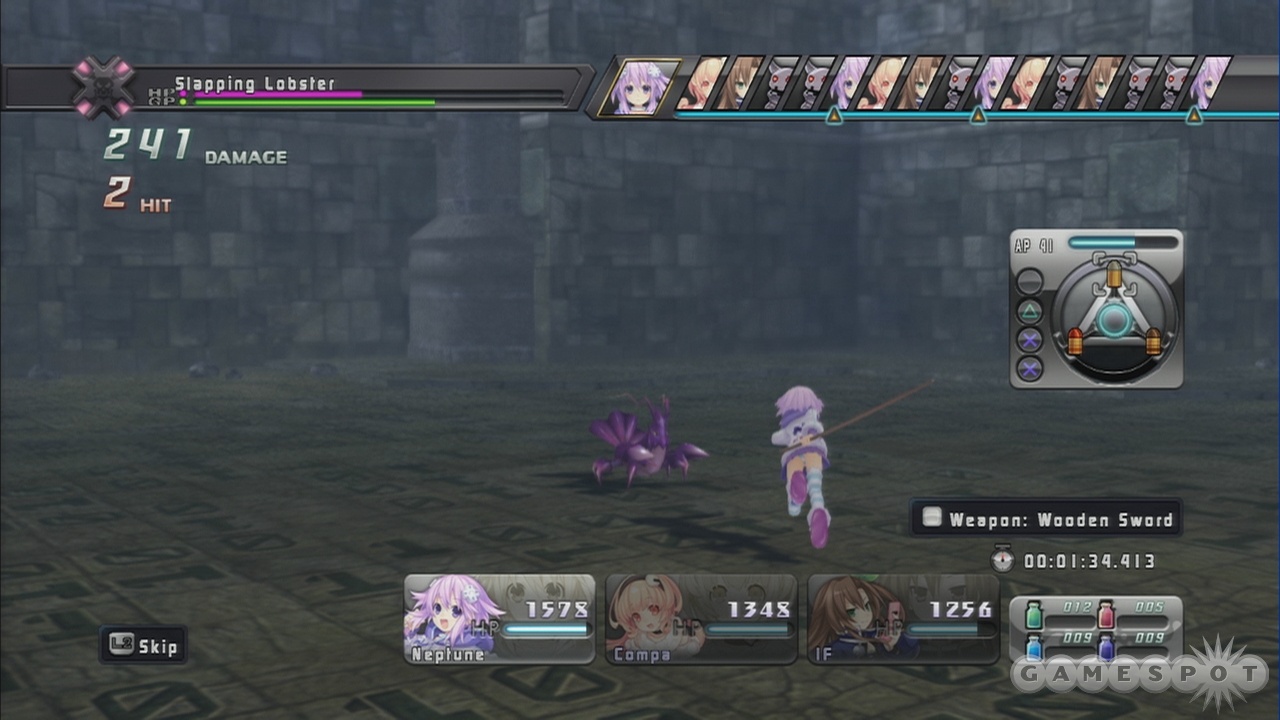Viewport: 1280px width, 720px height.
Task: Click the combo wheel's center orb
Action: tap(1115, 321)
